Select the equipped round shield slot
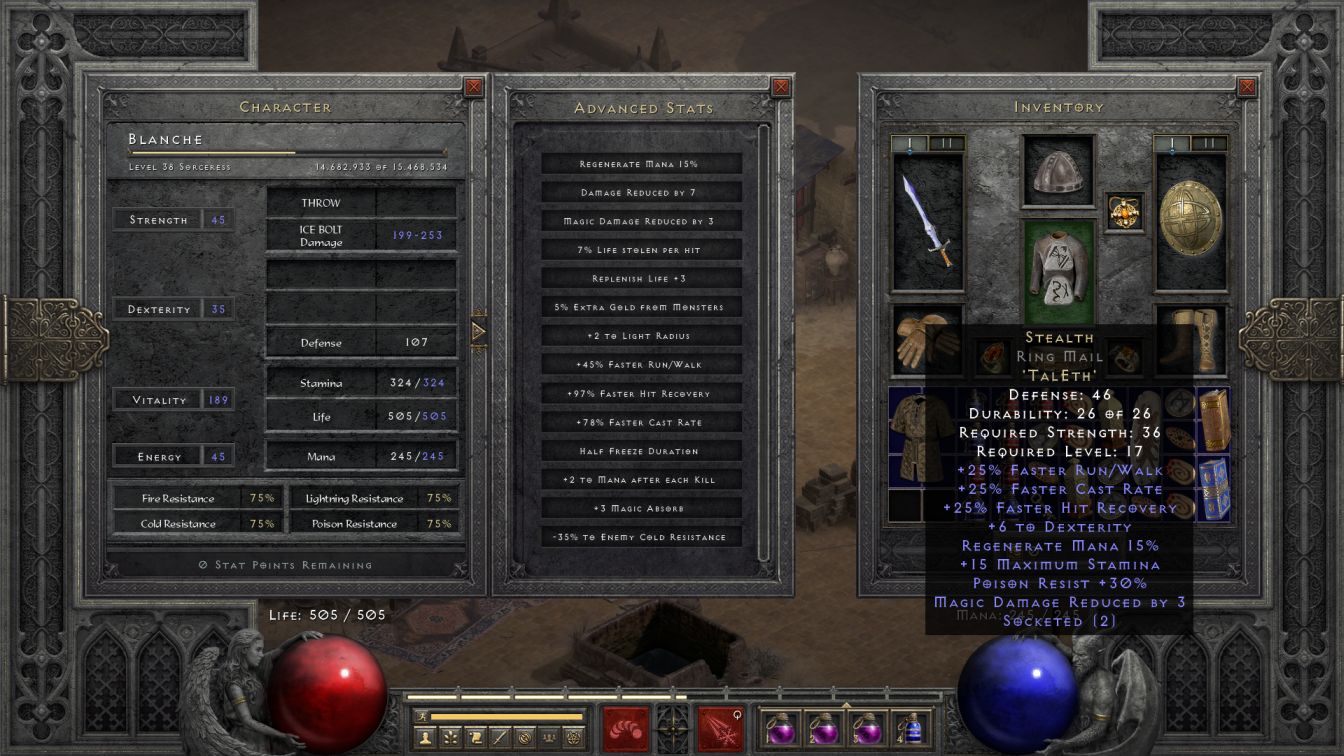 [x=1191, y=220]
